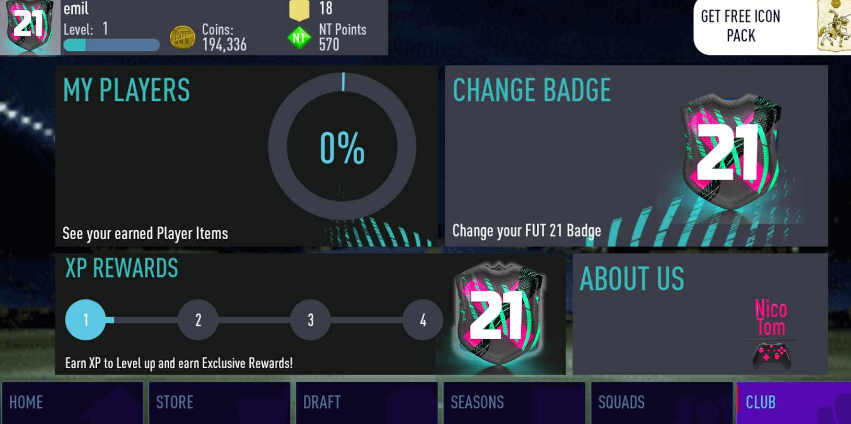The image size is (851, 424).
Task: Select XP reward level 2 node
Action: coord(198,320)
